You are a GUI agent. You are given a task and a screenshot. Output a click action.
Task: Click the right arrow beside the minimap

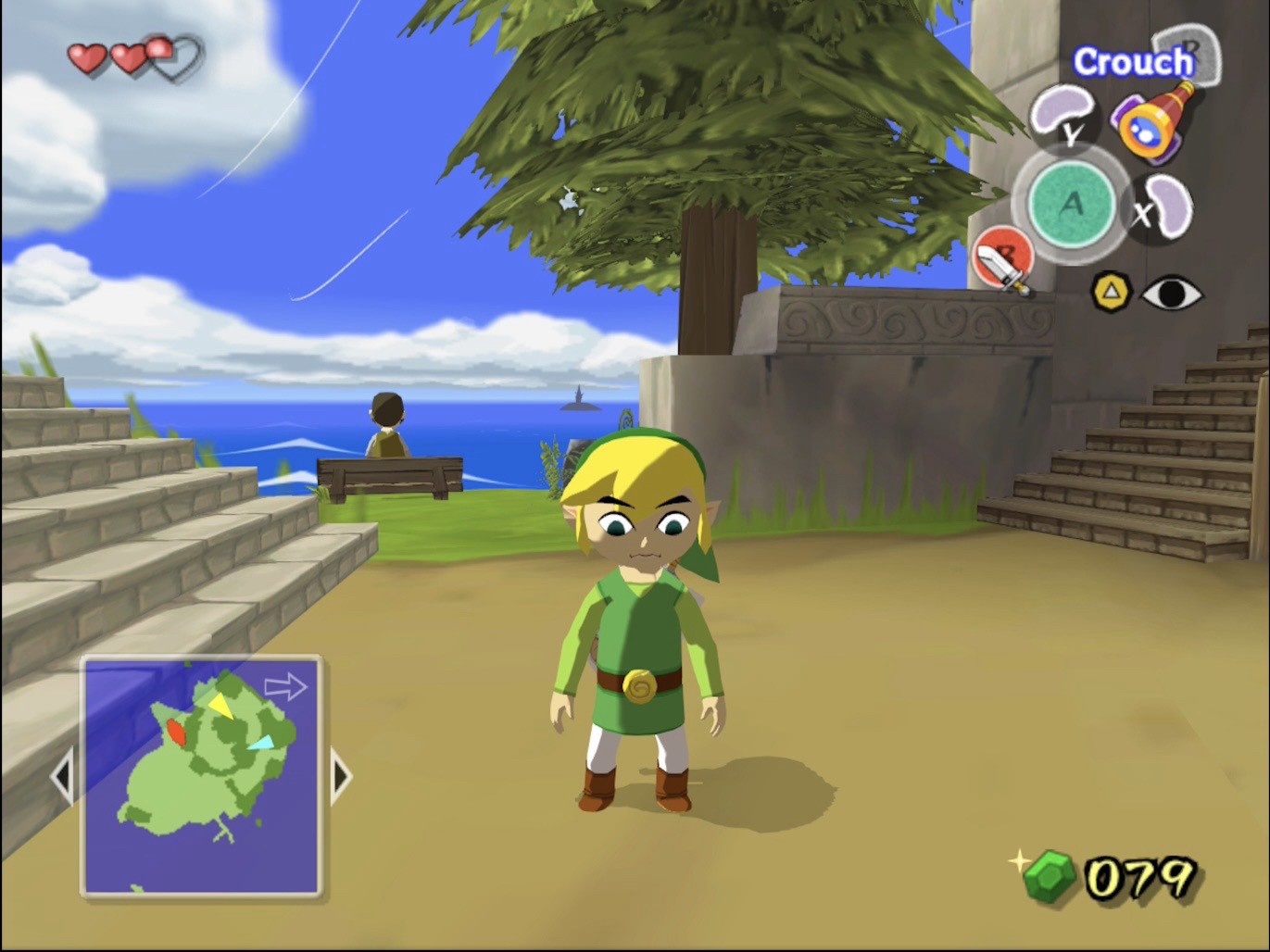340,776
